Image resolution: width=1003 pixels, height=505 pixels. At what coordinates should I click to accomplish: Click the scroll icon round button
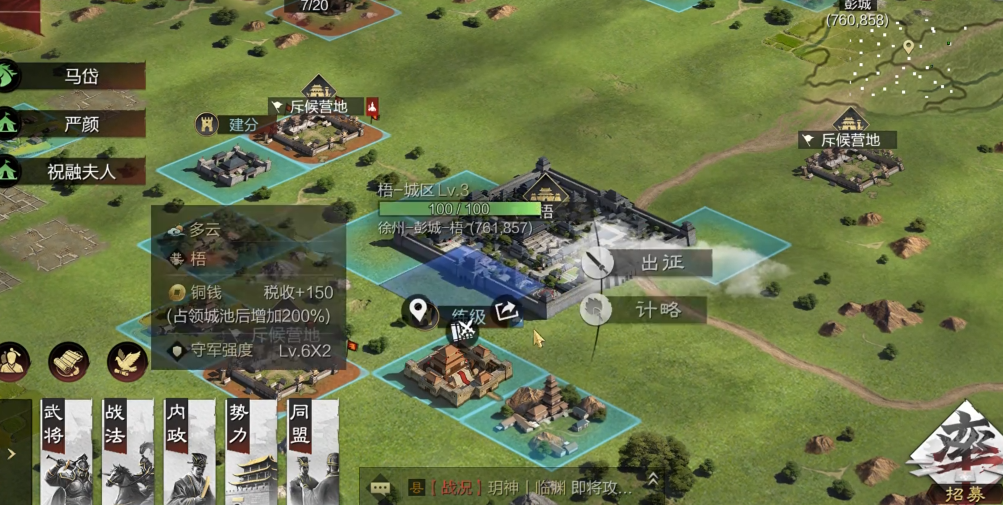coord(69,362)
